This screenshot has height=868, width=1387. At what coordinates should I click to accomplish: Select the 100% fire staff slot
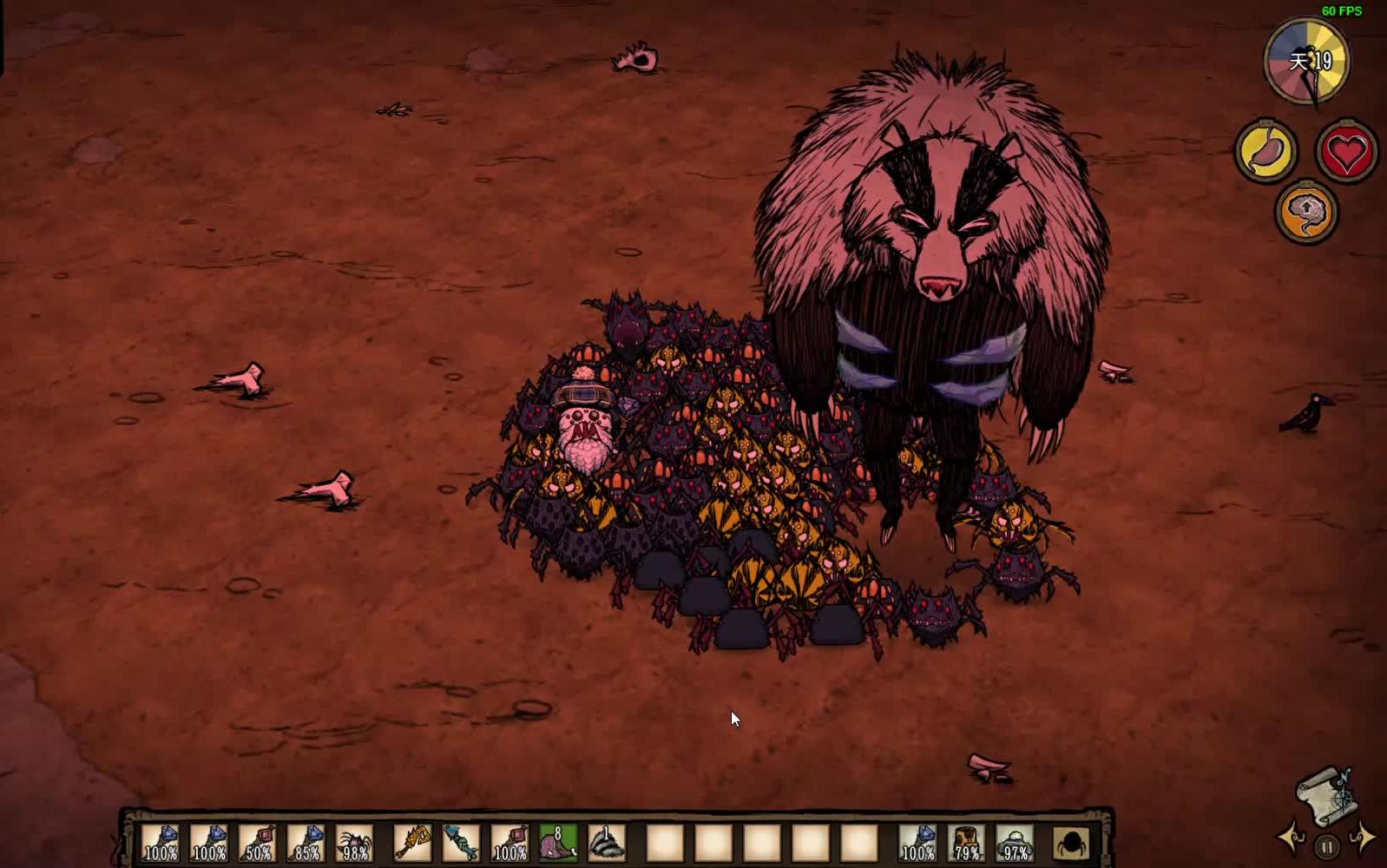509,843
